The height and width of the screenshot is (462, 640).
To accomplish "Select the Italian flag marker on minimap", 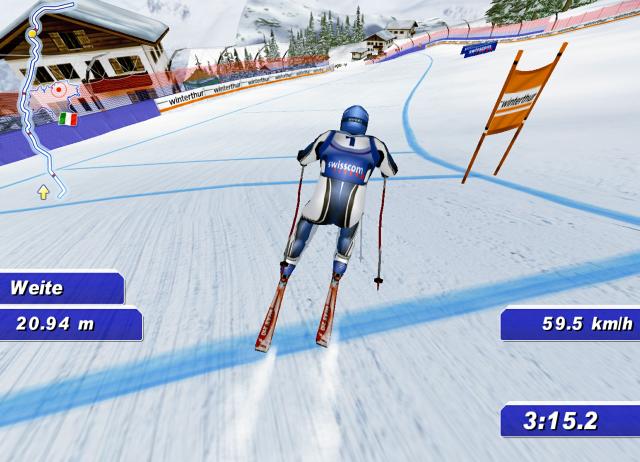I will click(x=67, y=119).
